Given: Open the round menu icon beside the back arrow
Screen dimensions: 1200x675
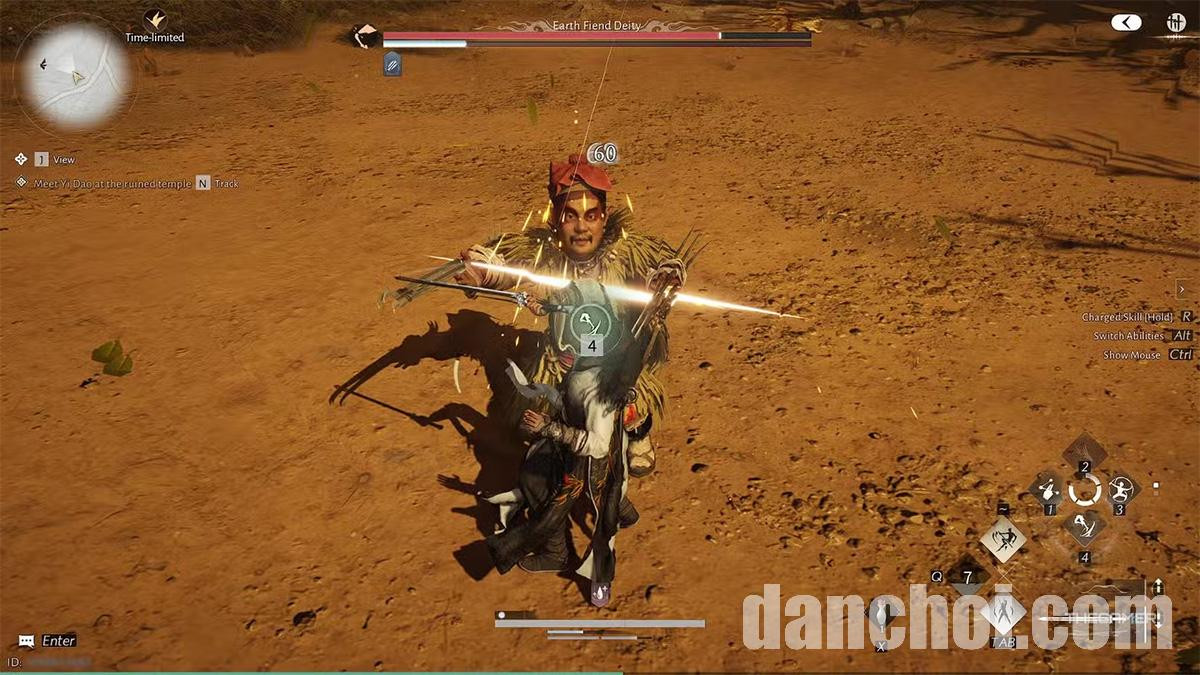Looking at the screenshot, I should coord(1176,22).
